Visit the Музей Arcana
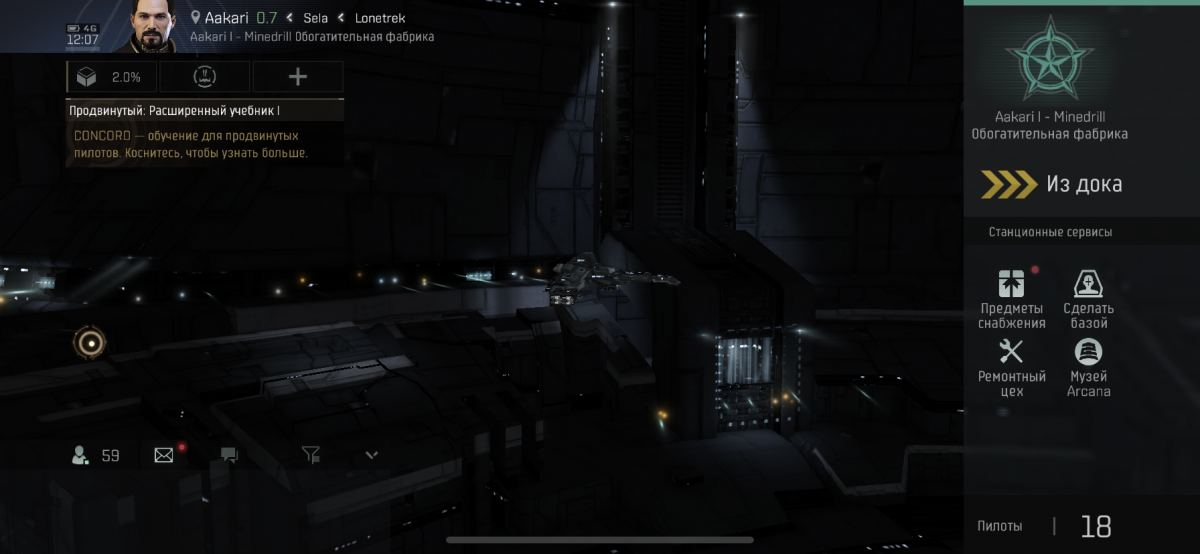 [x=1088, y=366]
